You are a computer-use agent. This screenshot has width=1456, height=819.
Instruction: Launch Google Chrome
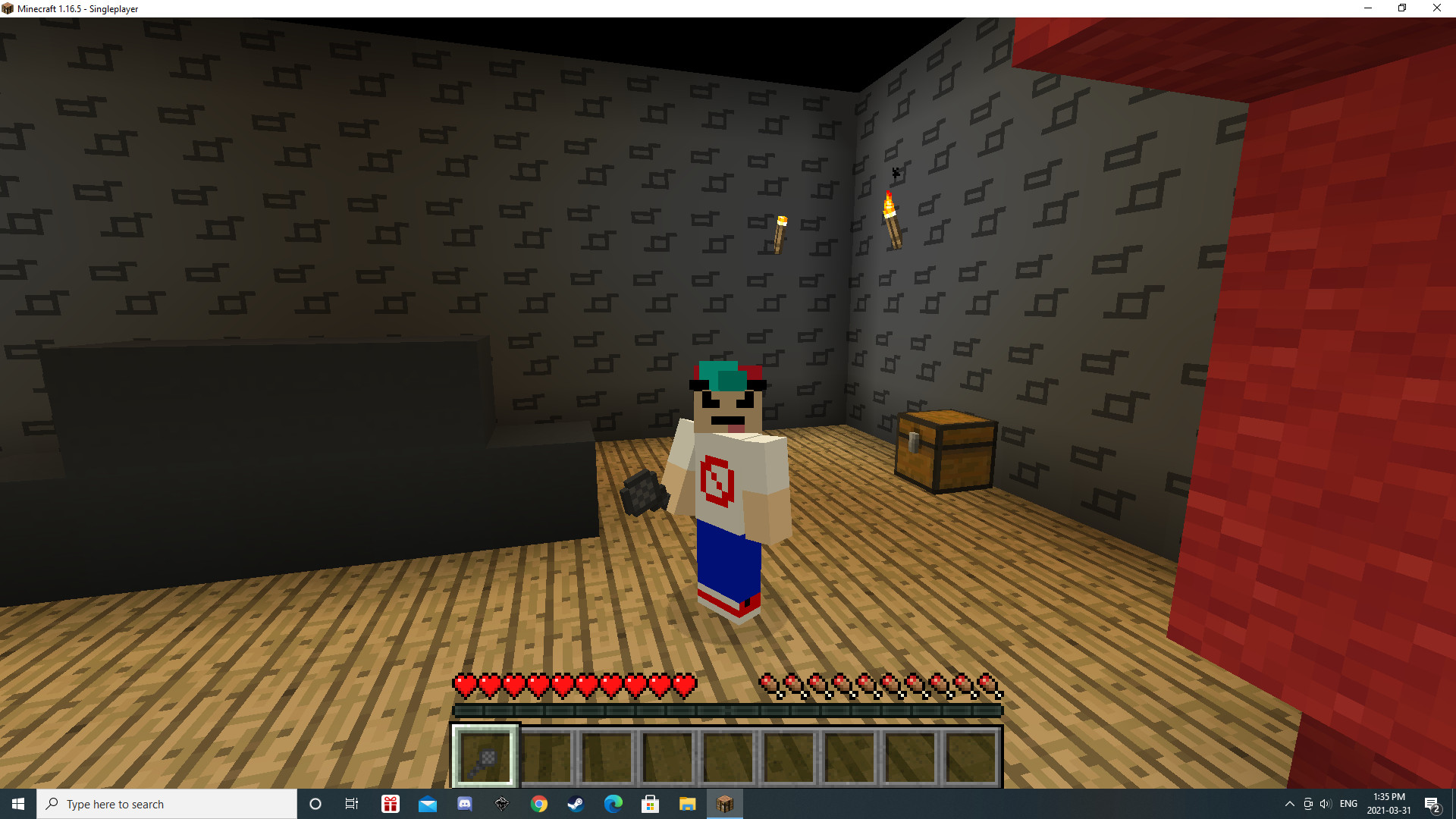click(x=539, y=803)
